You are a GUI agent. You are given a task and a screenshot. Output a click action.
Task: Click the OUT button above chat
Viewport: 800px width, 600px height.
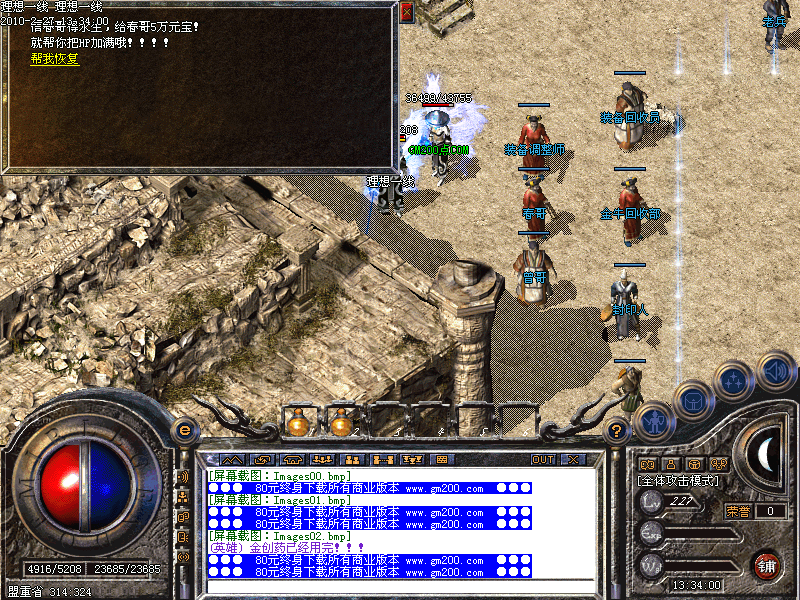click(x=542, y=459)
